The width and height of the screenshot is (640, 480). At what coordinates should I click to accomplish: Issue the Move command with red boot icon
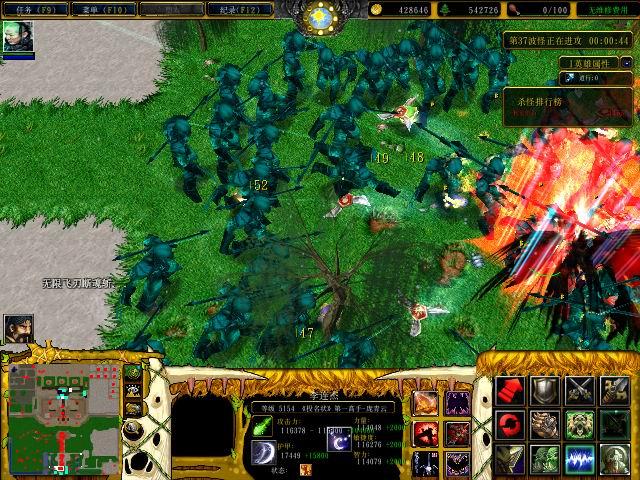coord(510,390)
